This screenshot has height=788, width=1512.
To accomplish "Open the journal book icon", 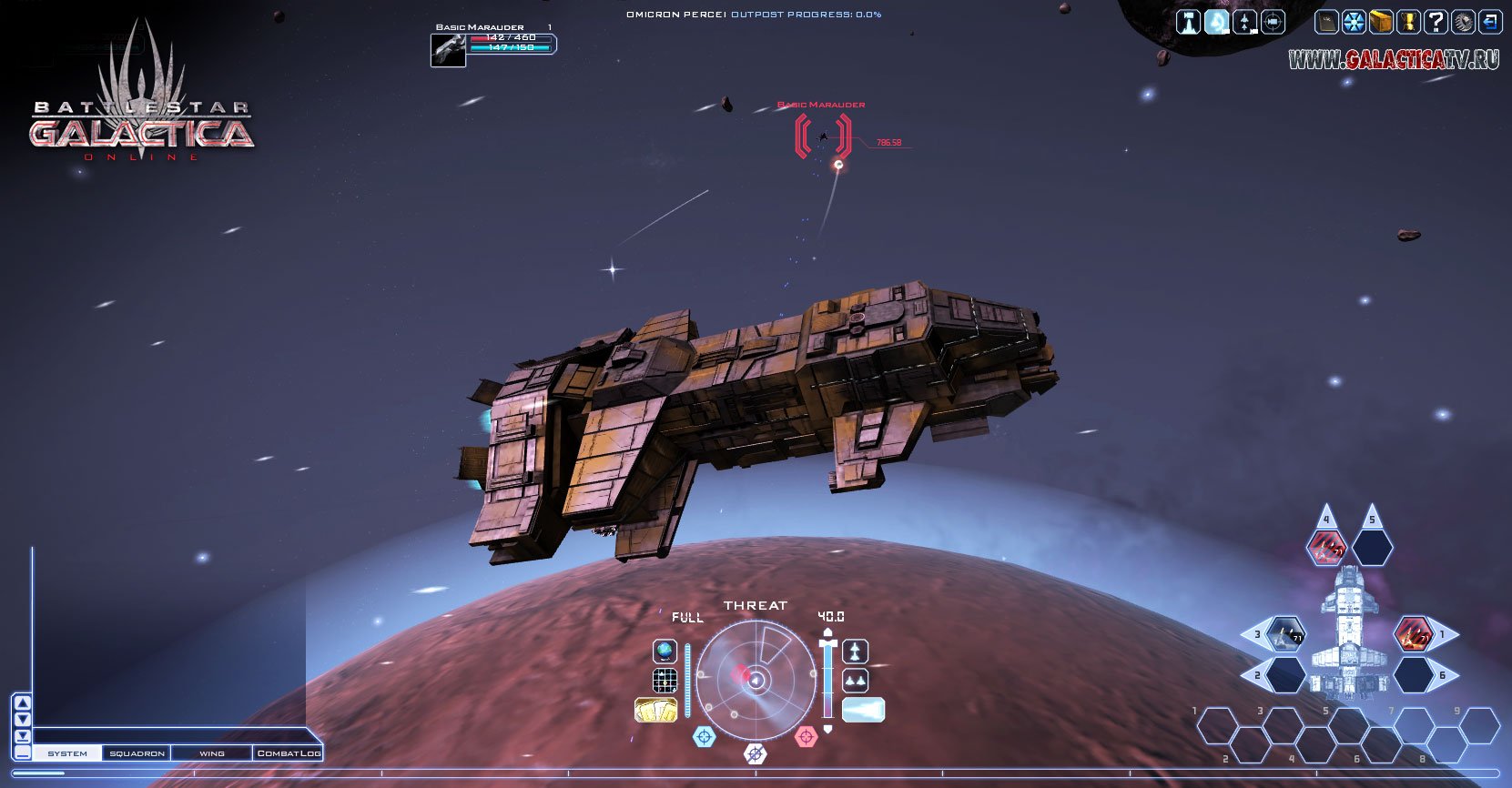I will coord(1327,22).
